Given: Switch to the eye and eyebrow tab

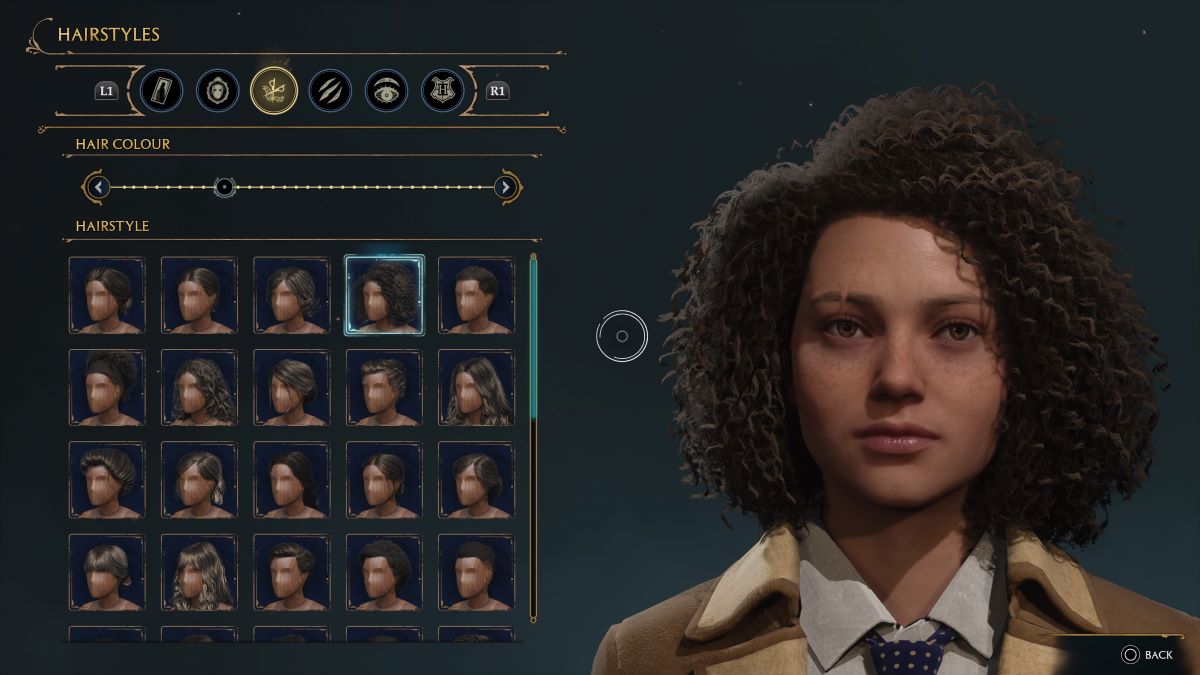Looking at the screenshot, I should coord(386,91).
